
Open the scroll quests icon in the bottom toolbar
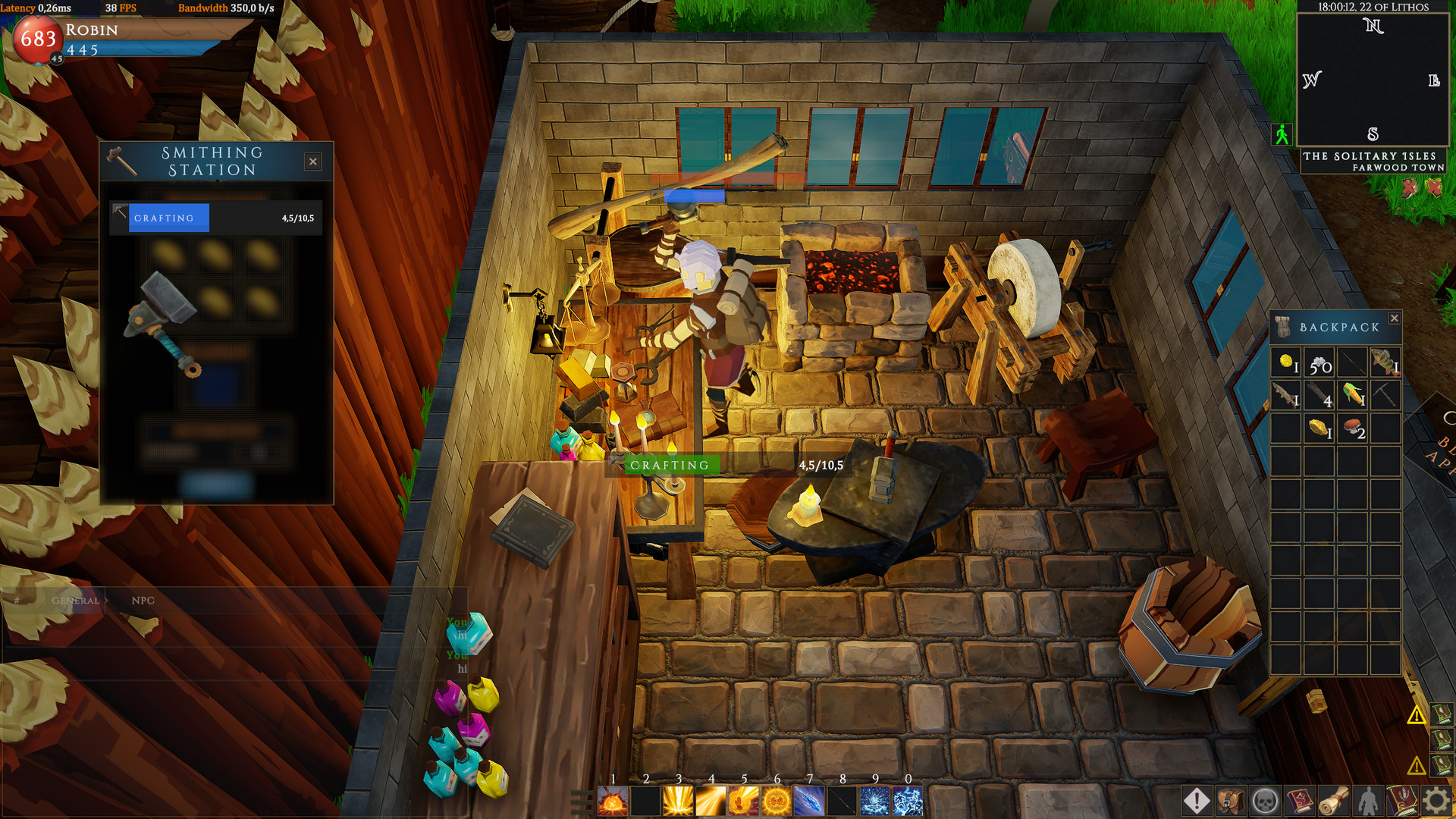pyautogui.click(x=1335, y=800)
